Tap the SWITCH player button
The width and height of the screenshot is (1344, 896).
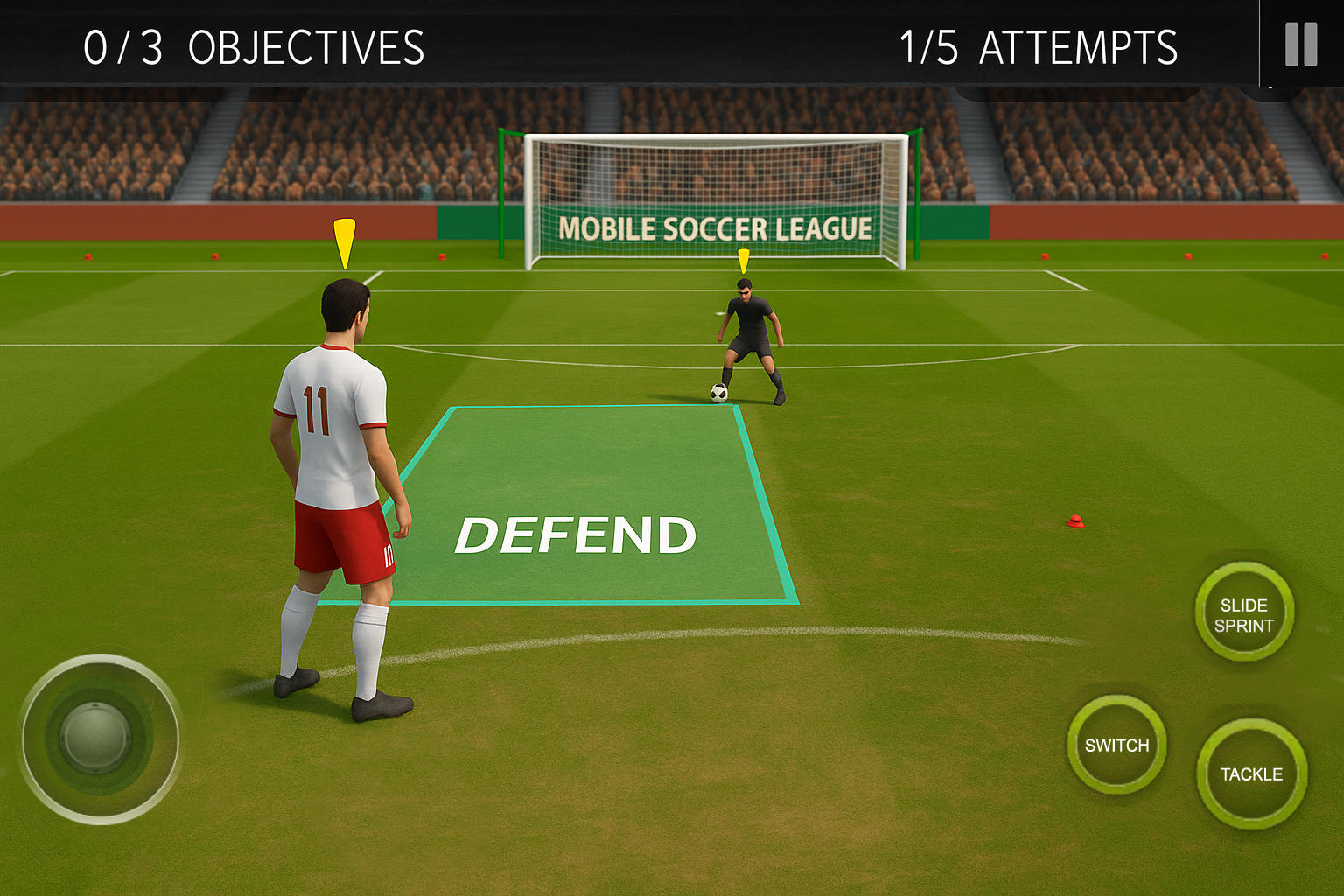tap(1116, 745)
